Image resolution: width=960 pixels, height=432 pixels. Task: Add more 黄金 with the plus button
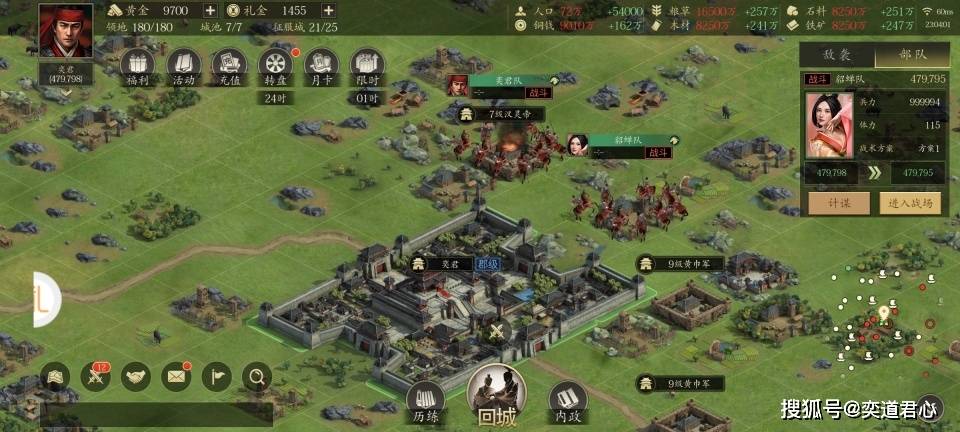210,10
